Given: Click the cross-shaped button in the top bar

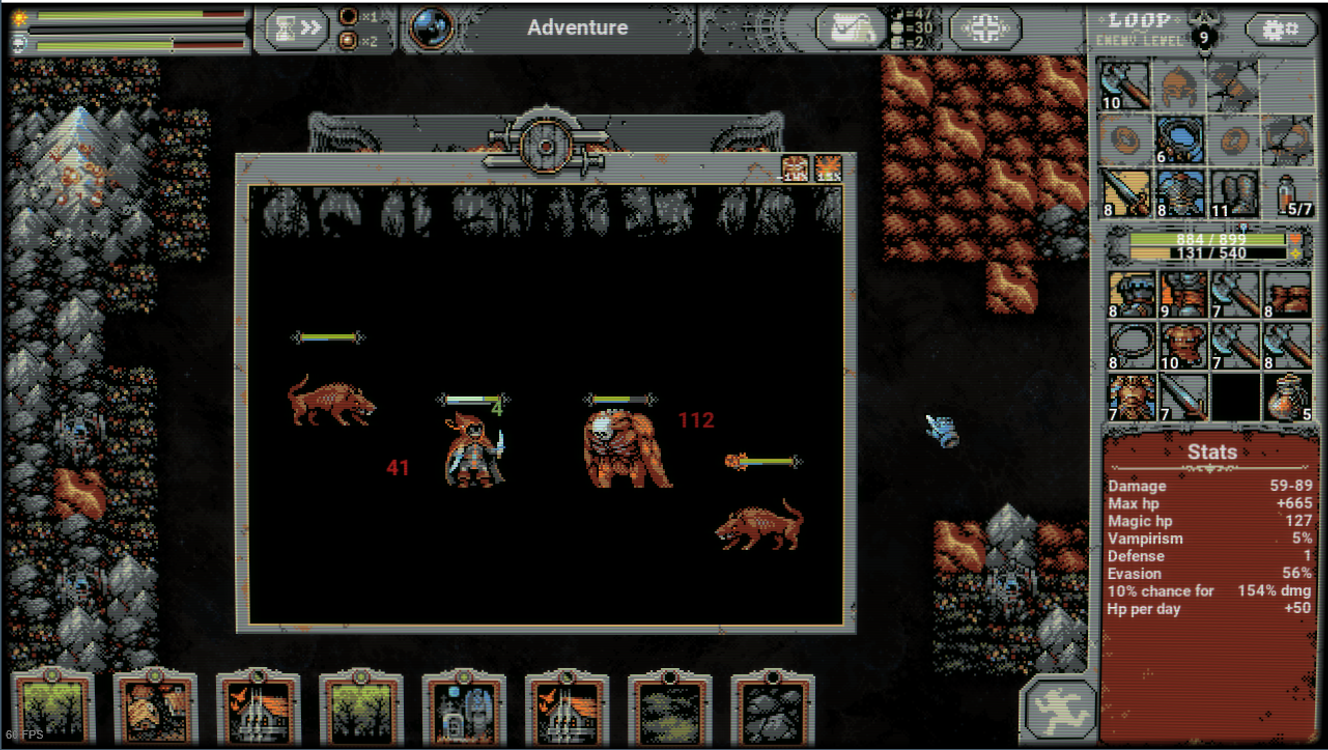Looking at the screenshot, I should point(985,28).
